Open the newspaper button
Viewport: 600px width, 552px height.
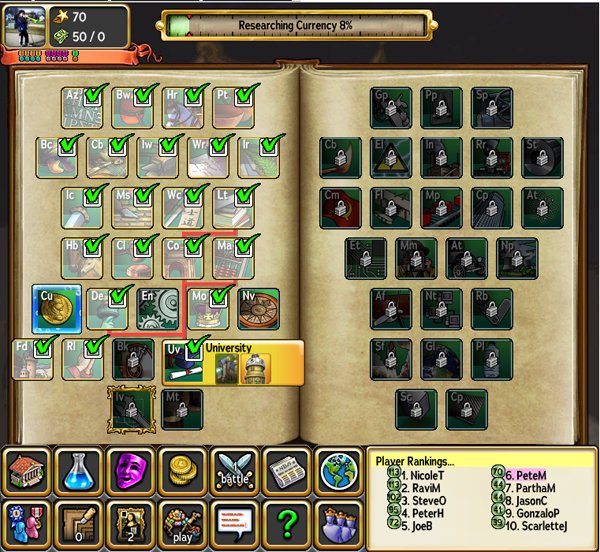pyautogui.click(x=287, y=471)
